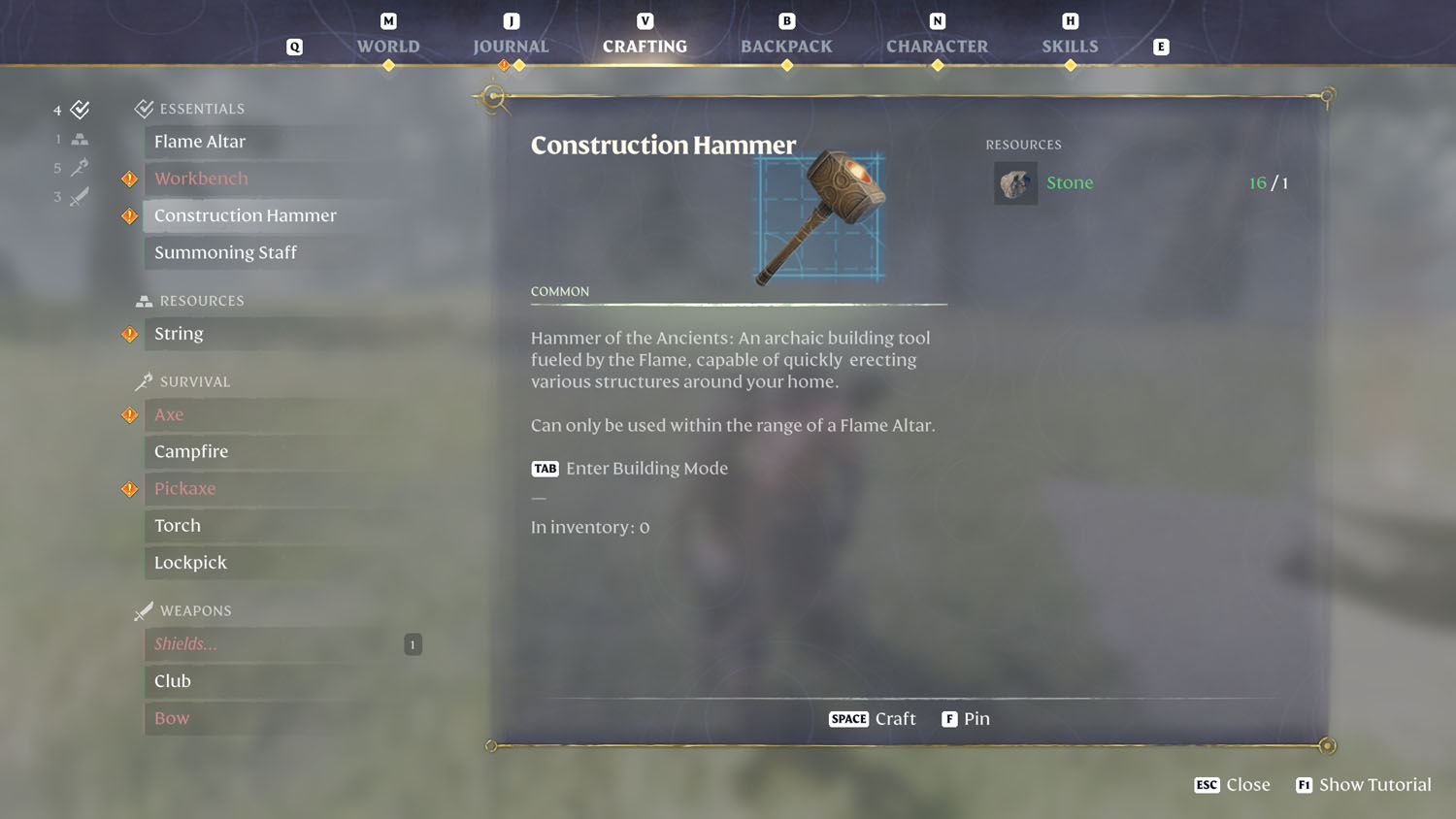Choose the Campfire recipe
The height and width of the screenshot is (819, 1456).
coord(191,451)
